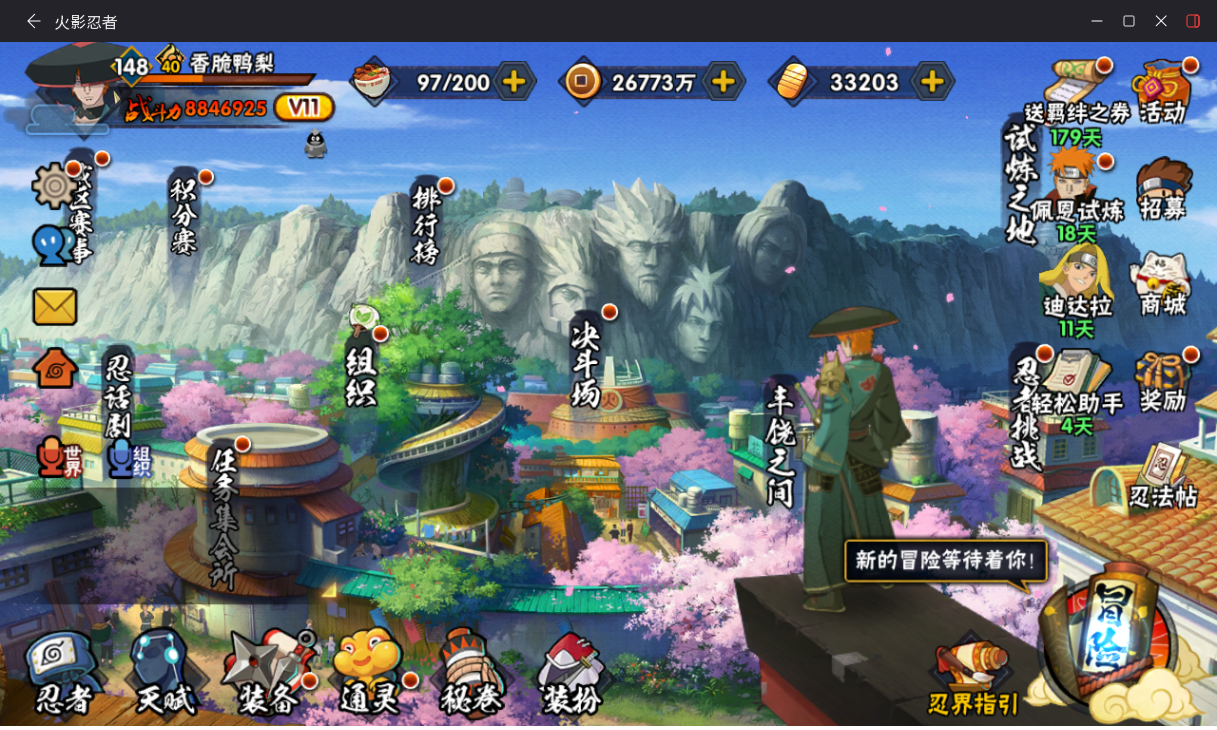This screenshot has height=730, width=1217.
Task: Open the 忍者 ninja menu
Action: coord(62,672)
